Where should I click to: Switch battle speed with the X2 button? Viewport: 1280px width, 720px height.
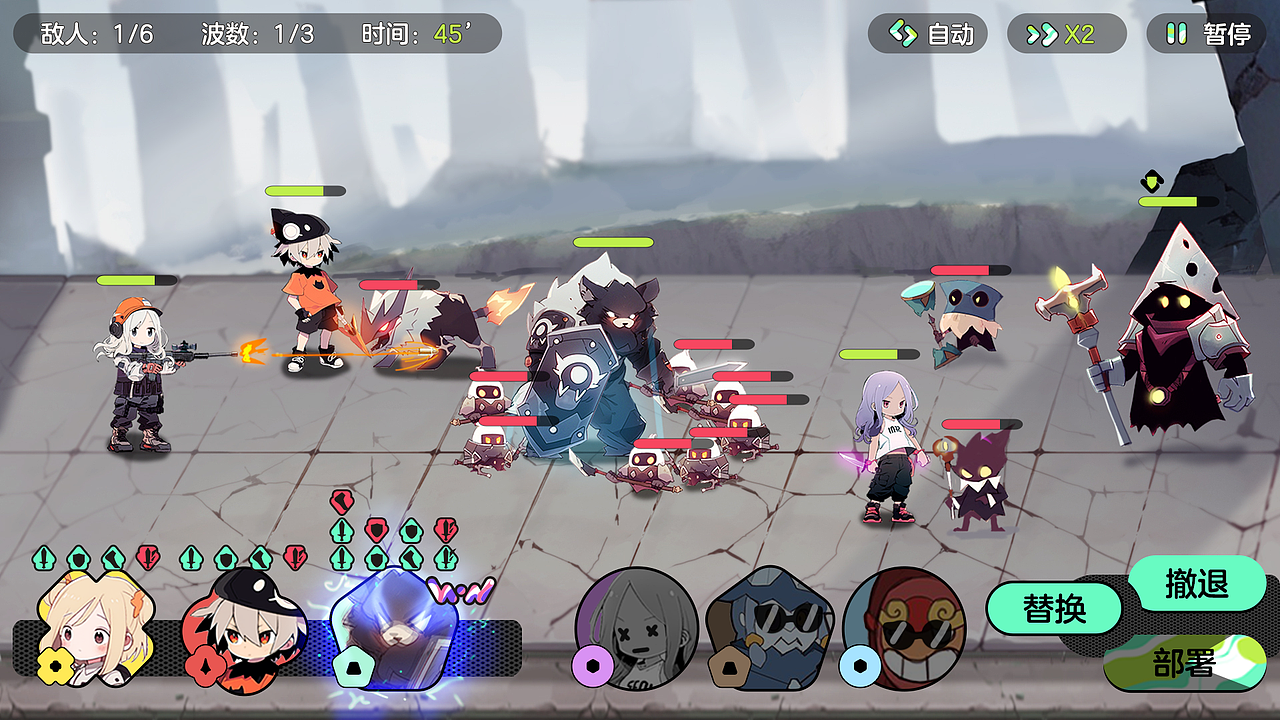1066,34
